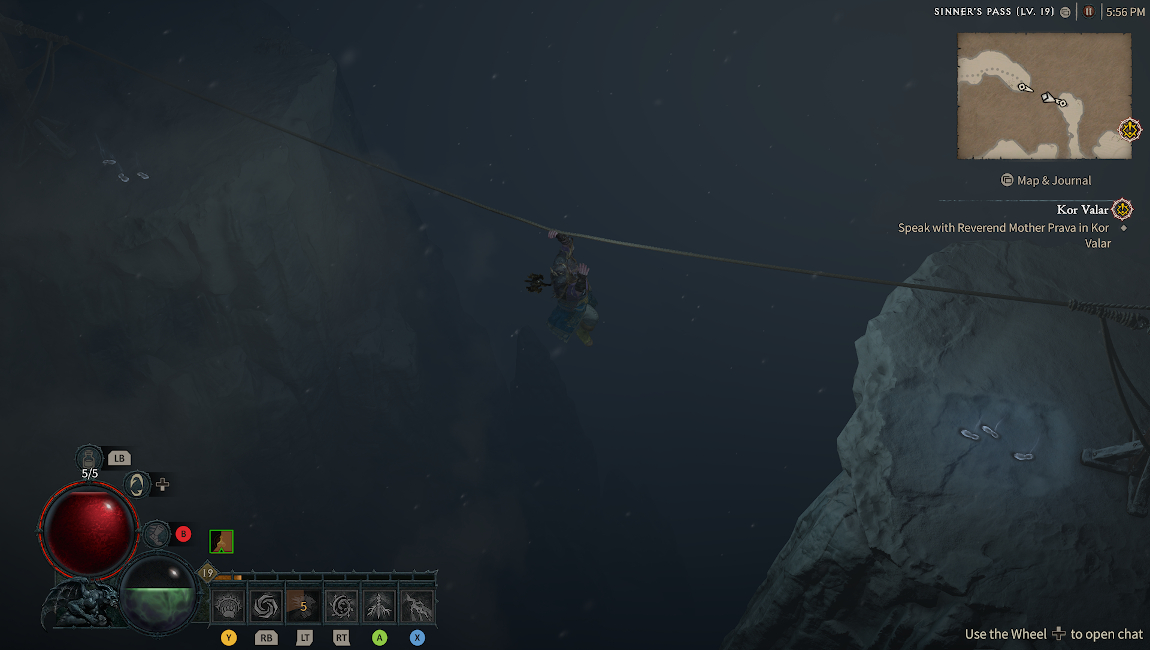
Task: Trigger the evade boot icon
Action: tap(156, 534)
